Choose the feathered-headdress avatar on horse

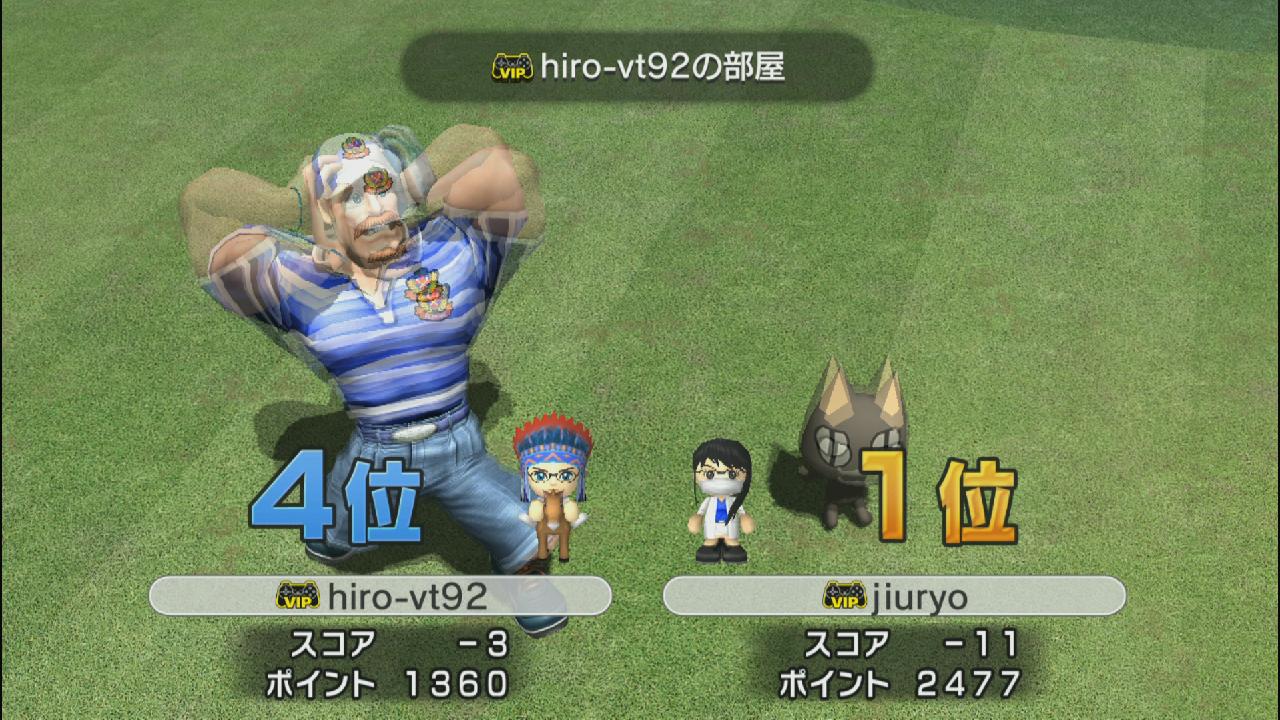(x=551, y=489)
